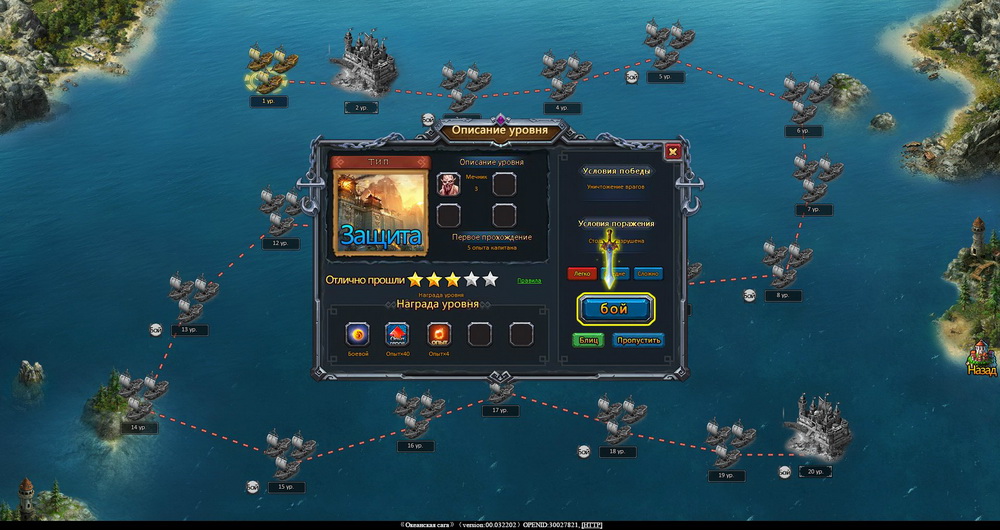Choose the level 5 fleet node
The image size is (1000, 530).
(665, 48)
